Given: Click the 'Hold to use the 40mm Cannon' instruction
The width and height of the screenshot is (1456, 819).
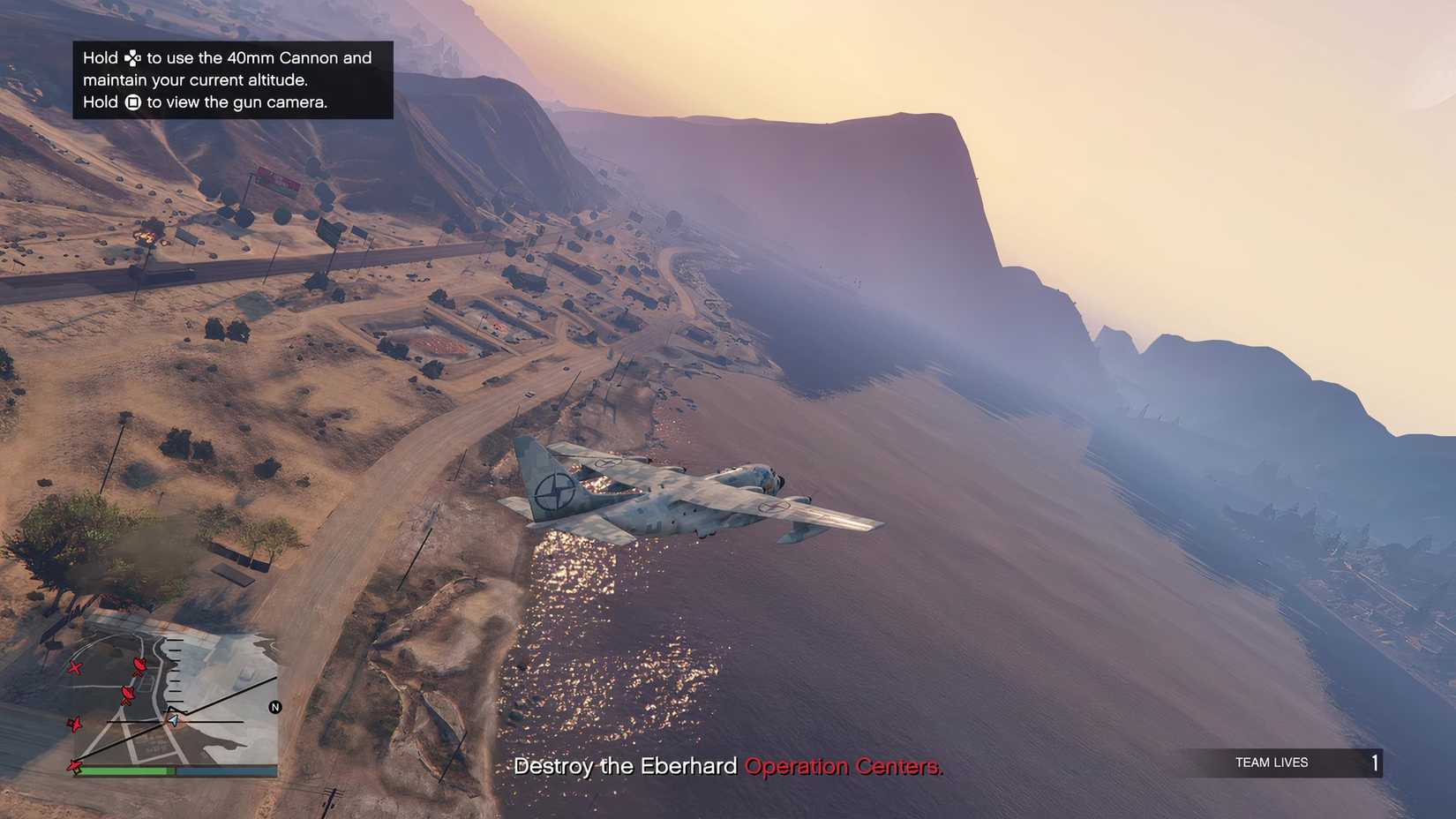Looking at the screenshot, I should click(x=227, y=57).
